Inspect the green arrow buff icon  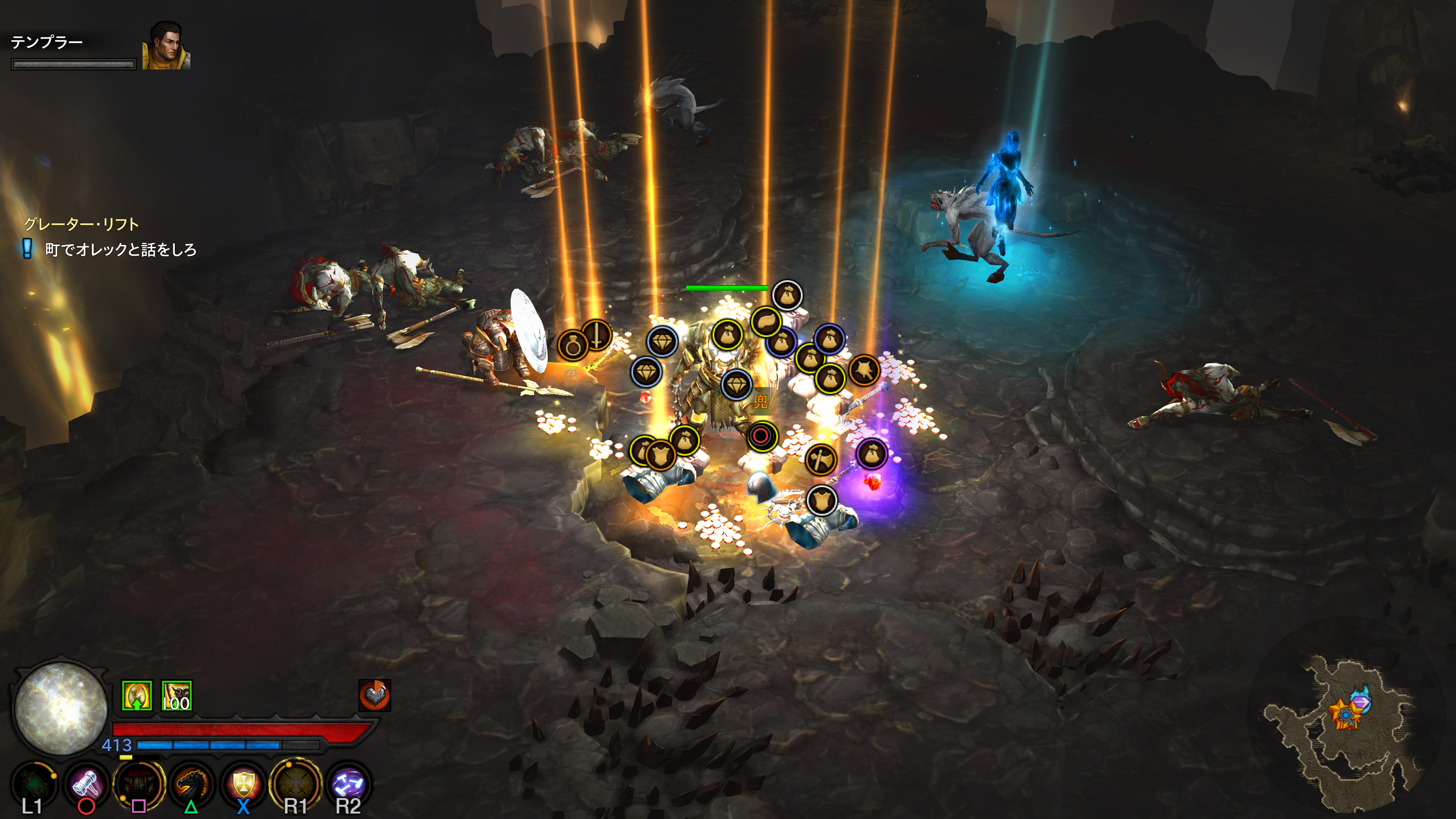pyautogui.click(x=137, y=695)
